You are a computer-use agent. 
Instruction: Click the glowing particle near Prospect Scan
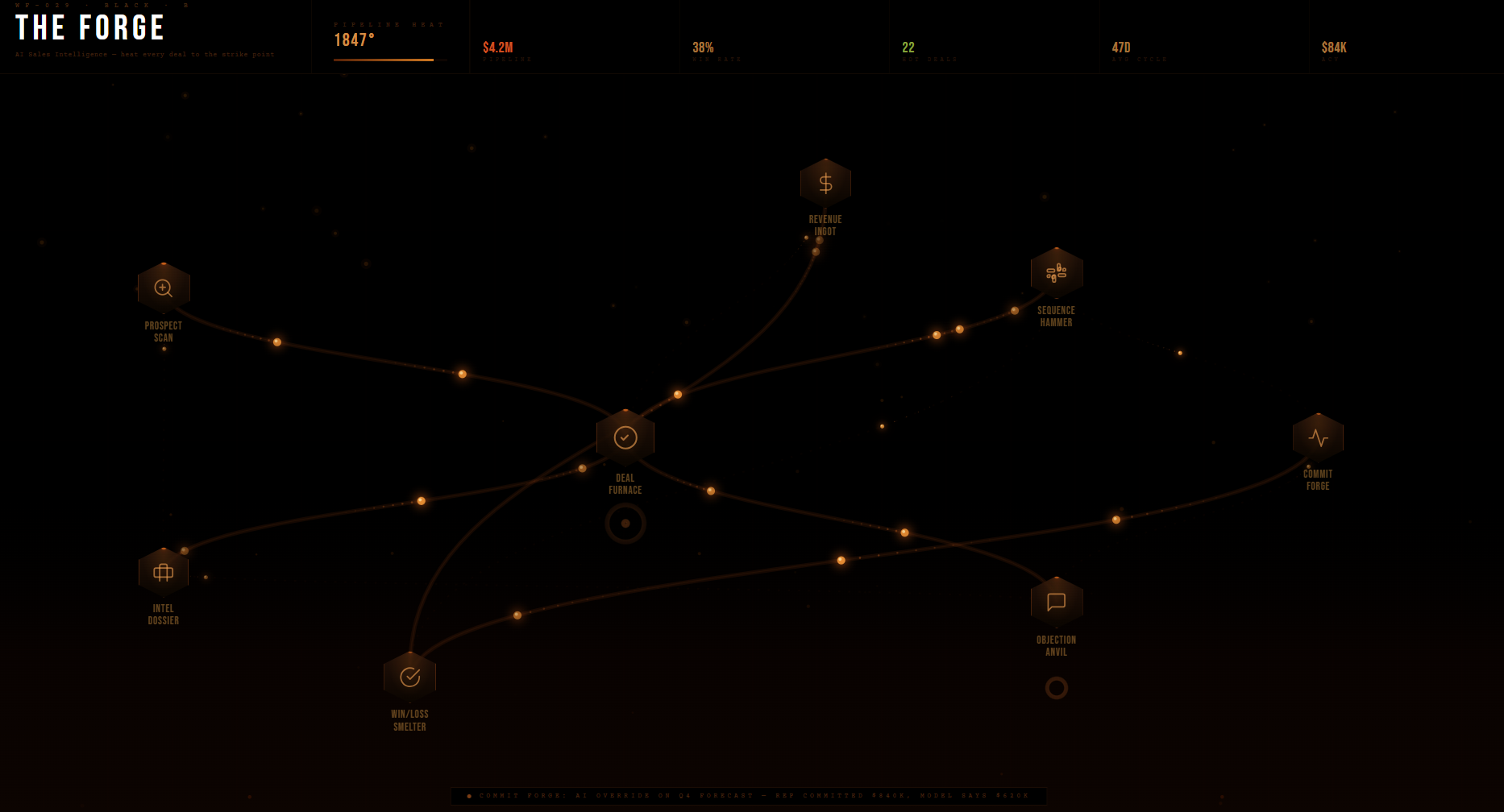(x=278, y=340)
